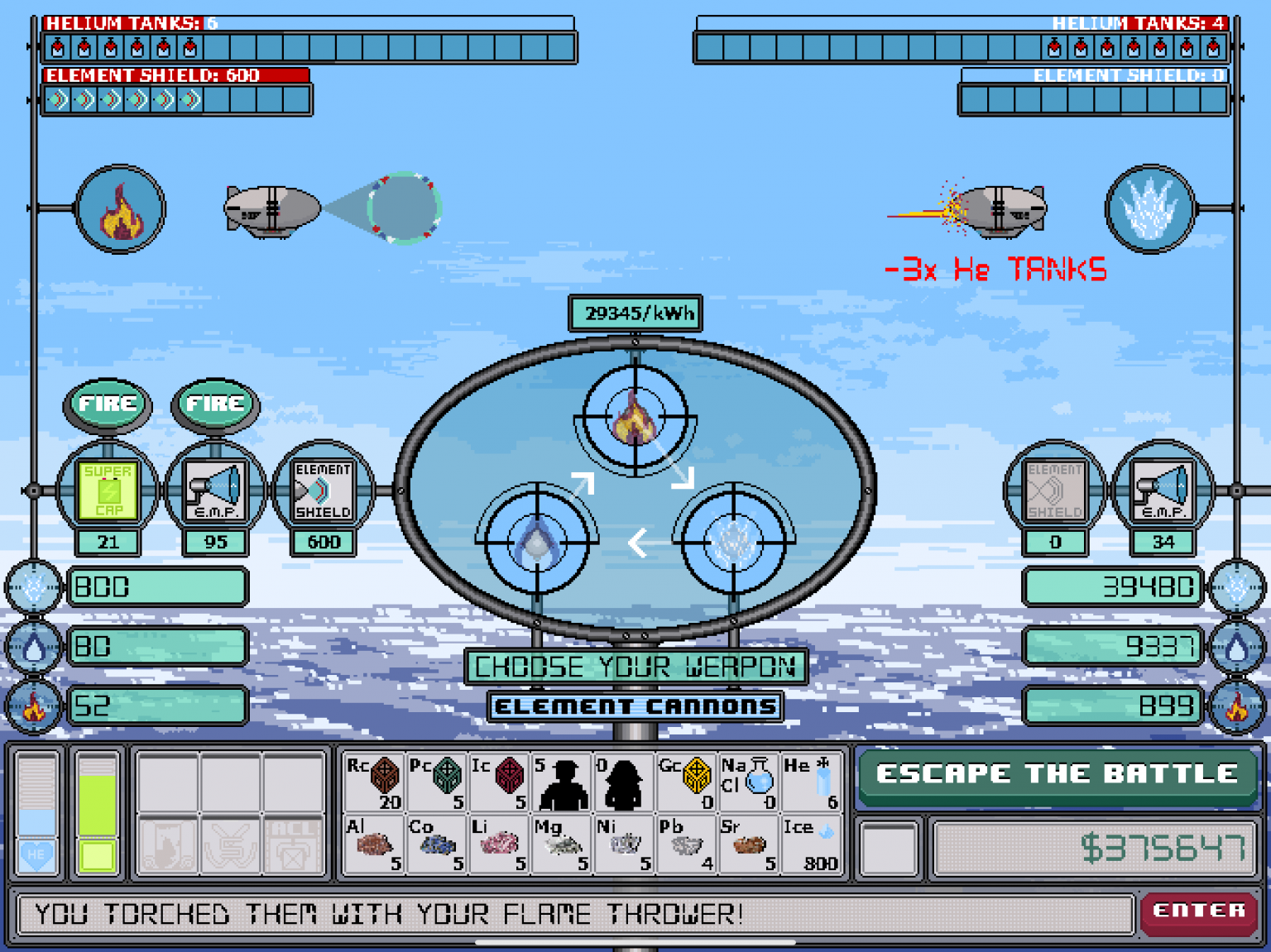The image size is (1271, 952).
Task: Click ESCAPE THE BATTLE
Action: [x=1056, y=774]
